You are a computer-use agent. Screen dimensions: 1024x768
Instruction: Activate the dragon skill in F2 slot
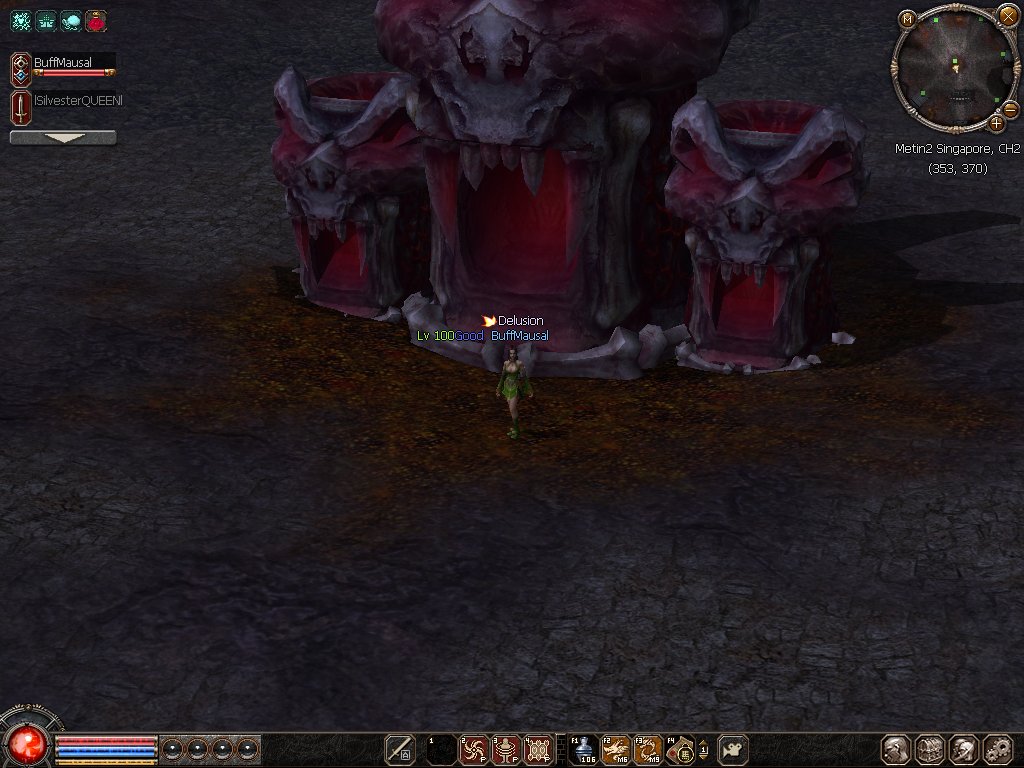tap(616, 749)
